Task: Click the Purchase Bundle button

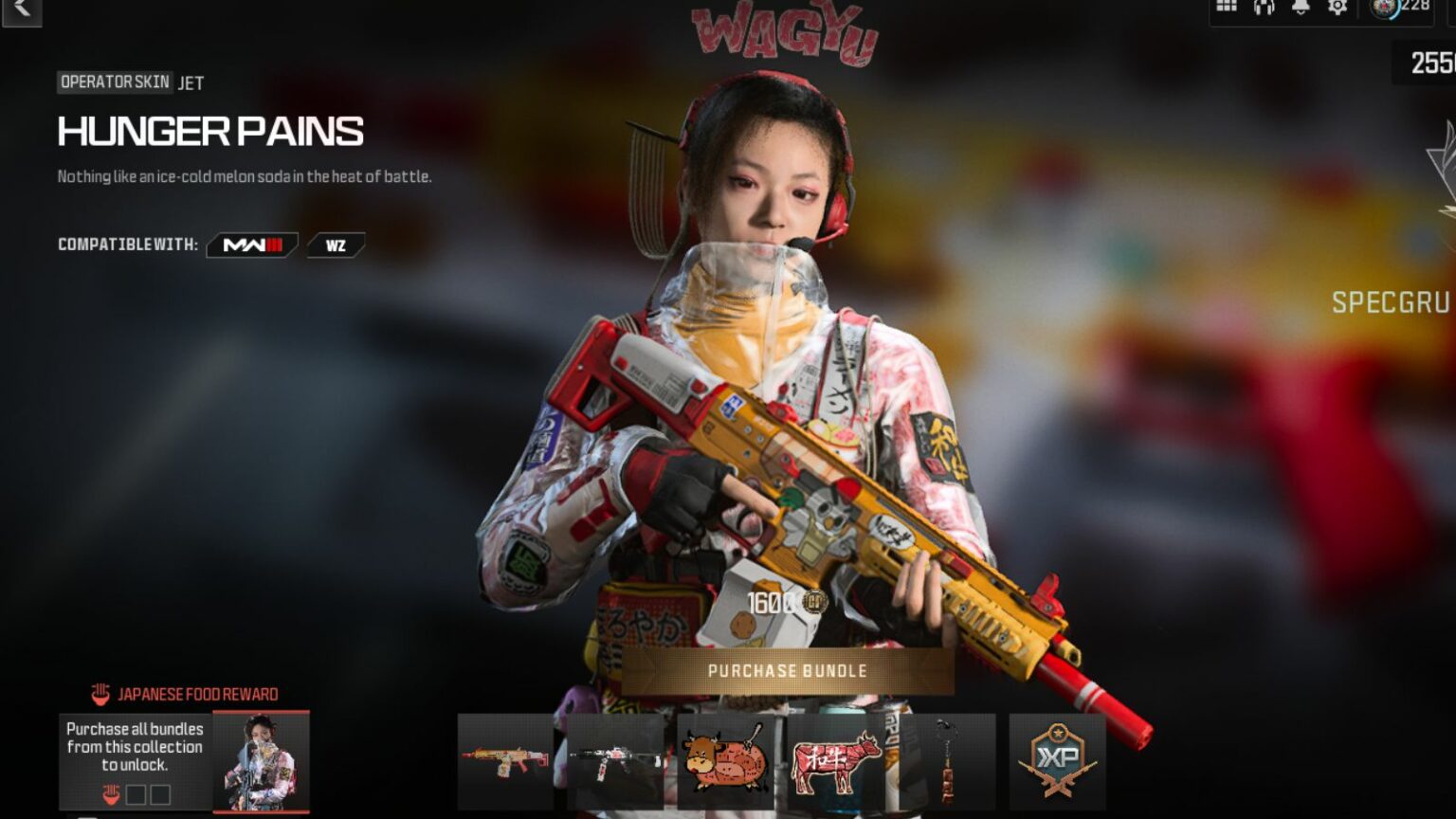Action: (x=785, y=669)
